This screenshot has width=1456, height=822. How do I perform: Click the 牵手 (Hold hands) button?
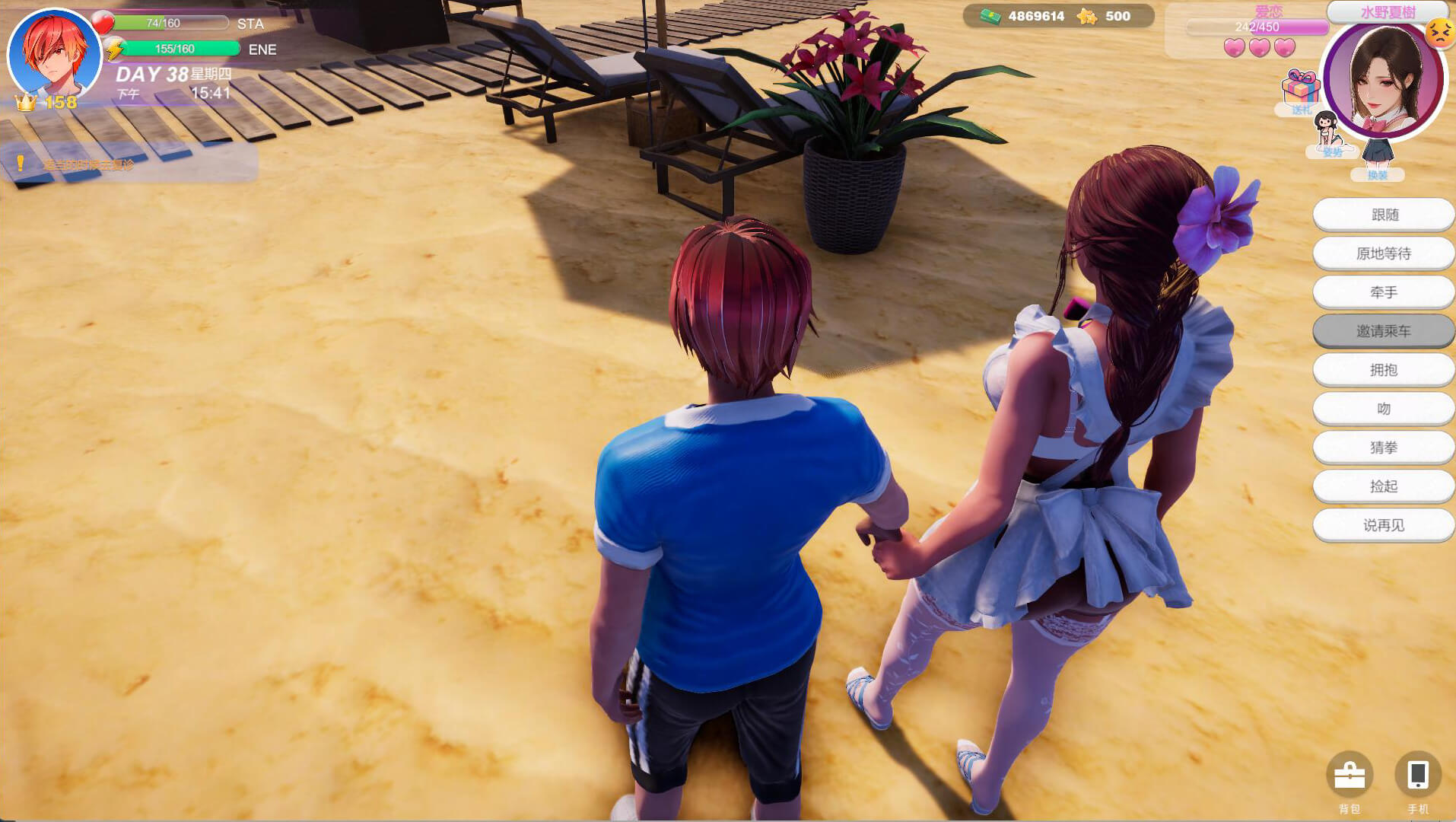click(1384, 292)
